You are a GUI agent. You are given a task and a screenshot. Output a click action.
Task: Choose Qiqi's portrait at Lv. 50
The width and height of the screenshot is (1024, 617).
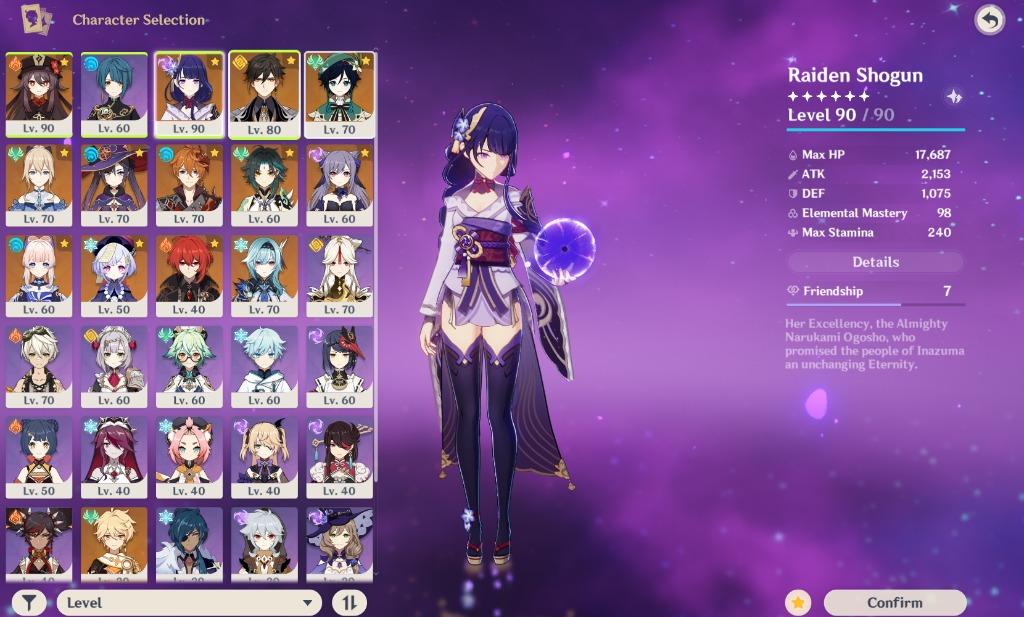click(x=114, y=274)
